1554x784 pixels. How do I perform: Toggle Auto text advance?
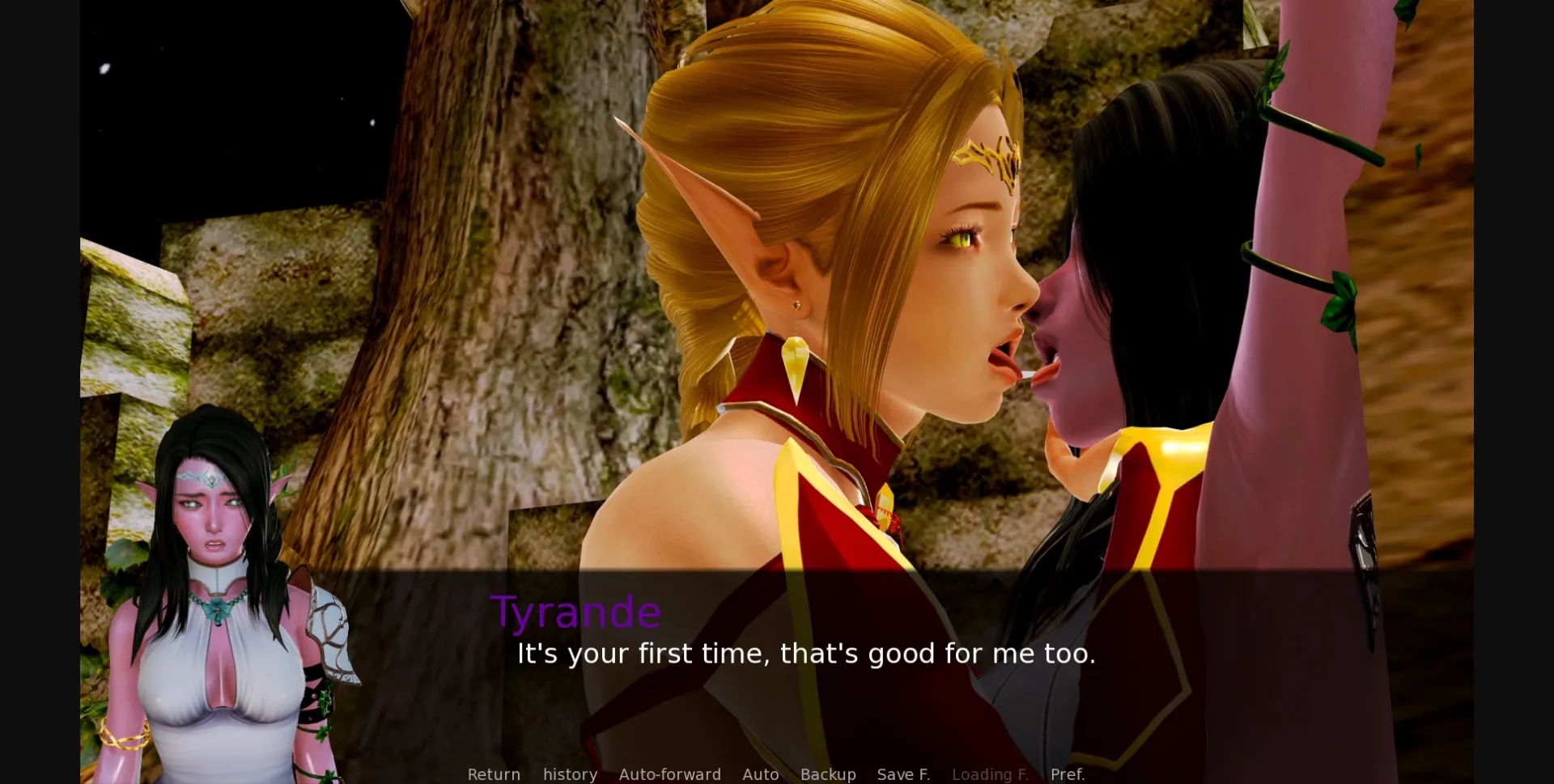pos(760,774)
